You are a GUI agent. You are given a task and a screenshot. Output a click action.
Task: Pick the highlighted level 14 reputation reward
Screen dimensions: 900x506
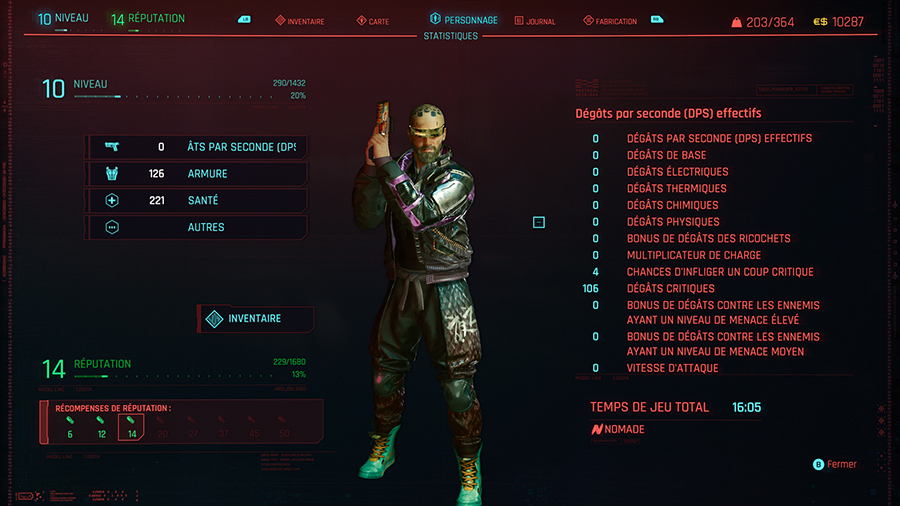pyautogui.click(x=131, y=427)
